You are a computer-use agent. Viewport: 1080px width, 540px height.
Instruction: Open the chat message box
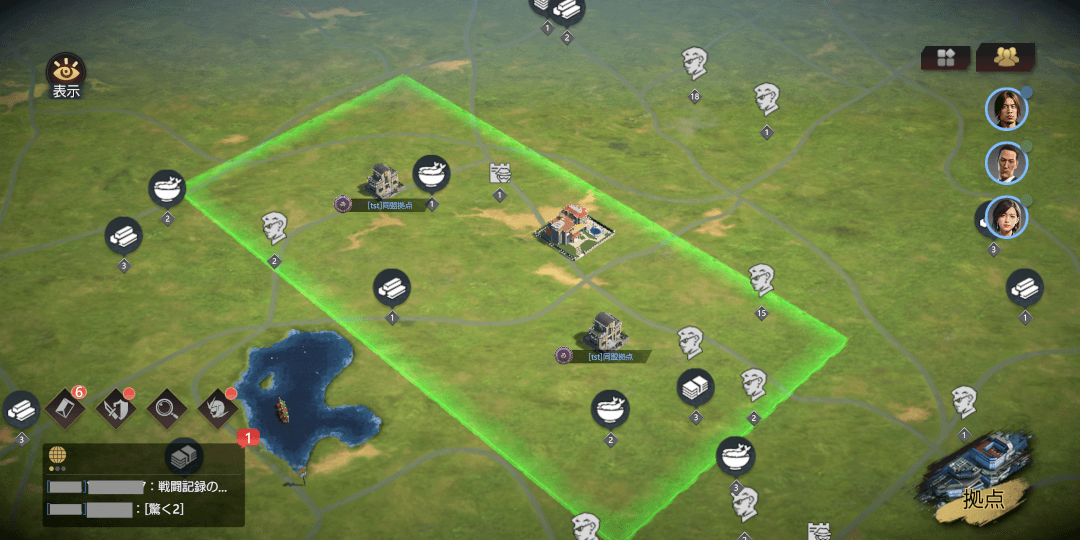click(144, 499)
